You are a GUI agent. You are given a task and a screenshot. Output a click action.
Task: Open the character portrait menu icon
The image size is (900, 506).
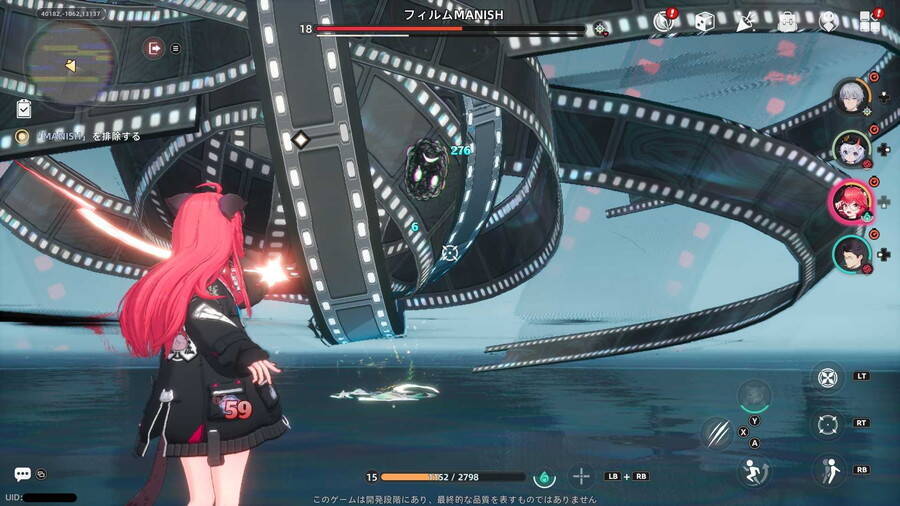pyautogui.click(x=828, y=21)
